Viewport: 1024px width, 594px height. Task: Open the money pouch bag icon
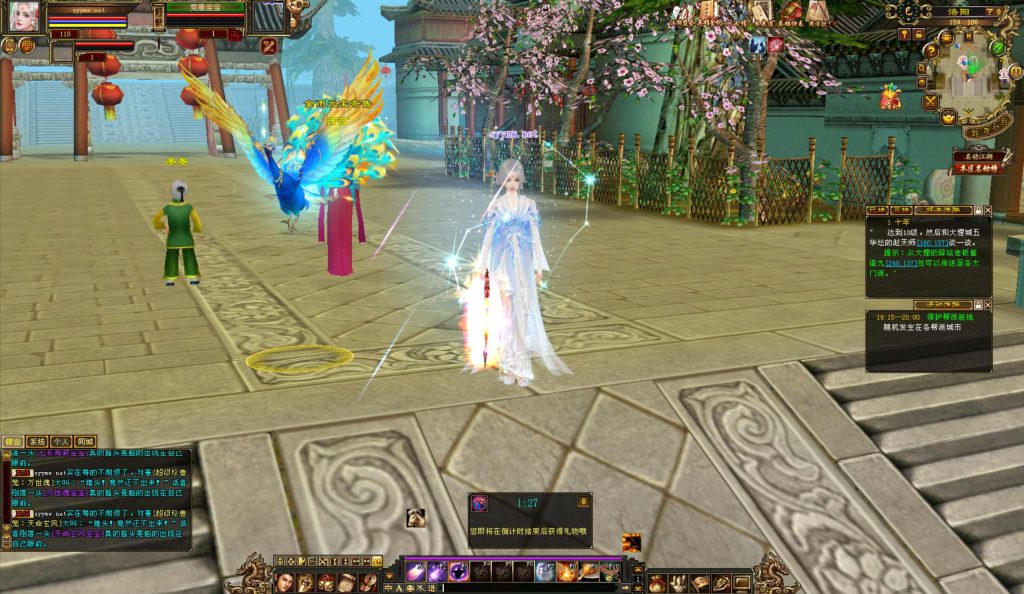(657, 582)
